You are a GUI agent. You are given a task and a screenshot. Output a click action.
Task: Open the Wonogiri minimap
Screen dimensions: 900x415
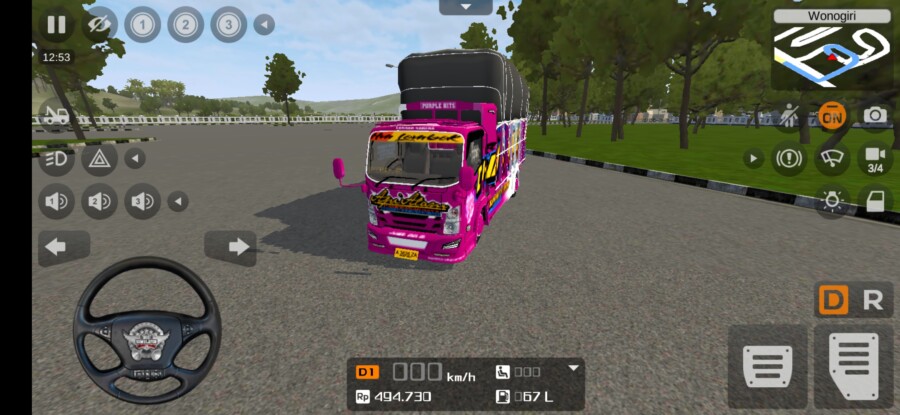coord(832,49)
